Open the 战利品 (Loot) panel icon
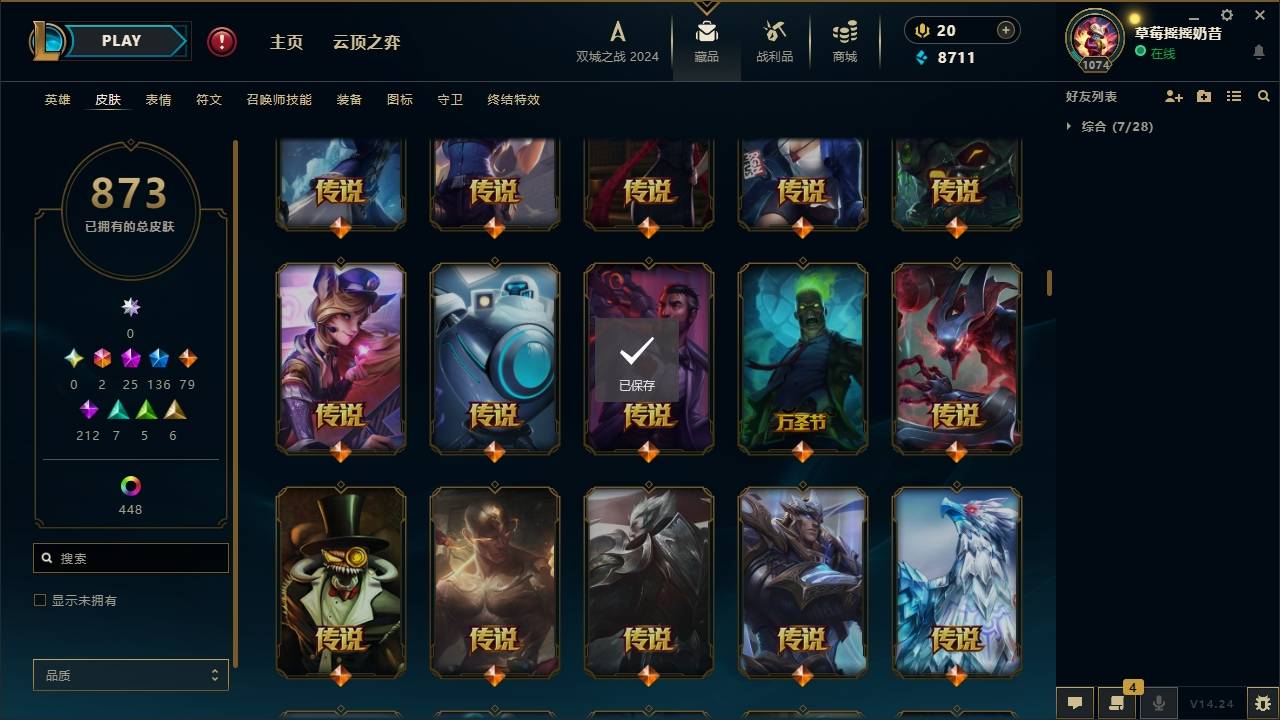1280x720 pixels. pyautogui.click(x=775, y=35)
